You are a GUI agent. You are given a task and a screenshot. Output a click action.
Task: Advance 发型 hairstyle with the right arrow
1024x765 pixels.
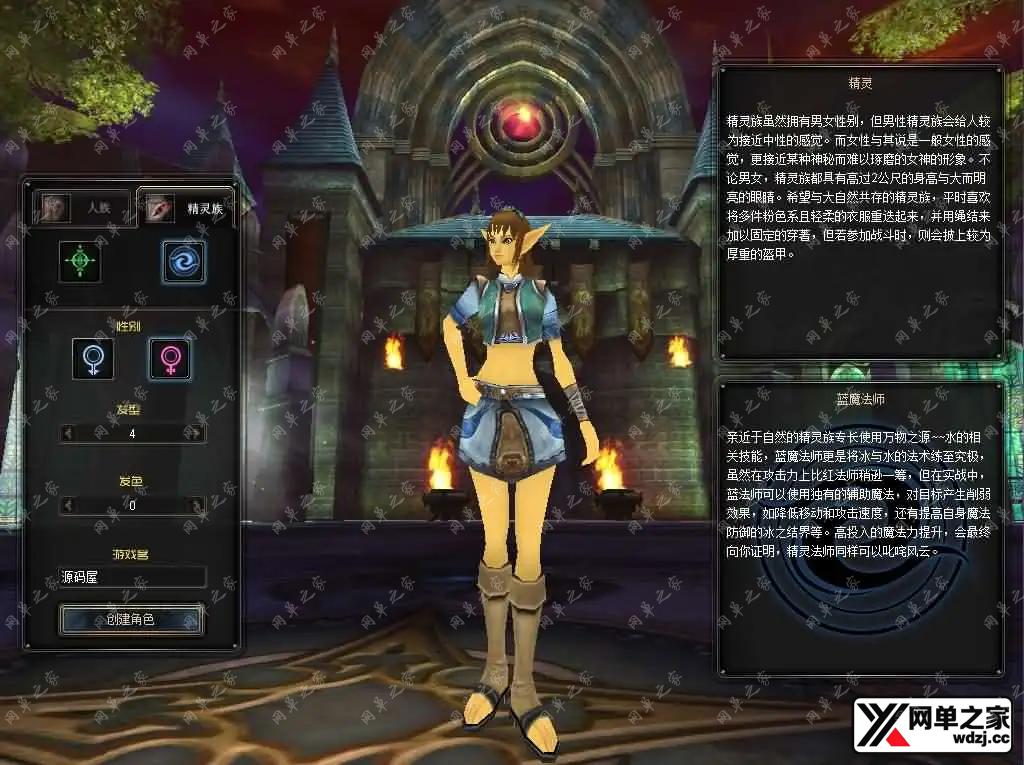coord(196,433)
